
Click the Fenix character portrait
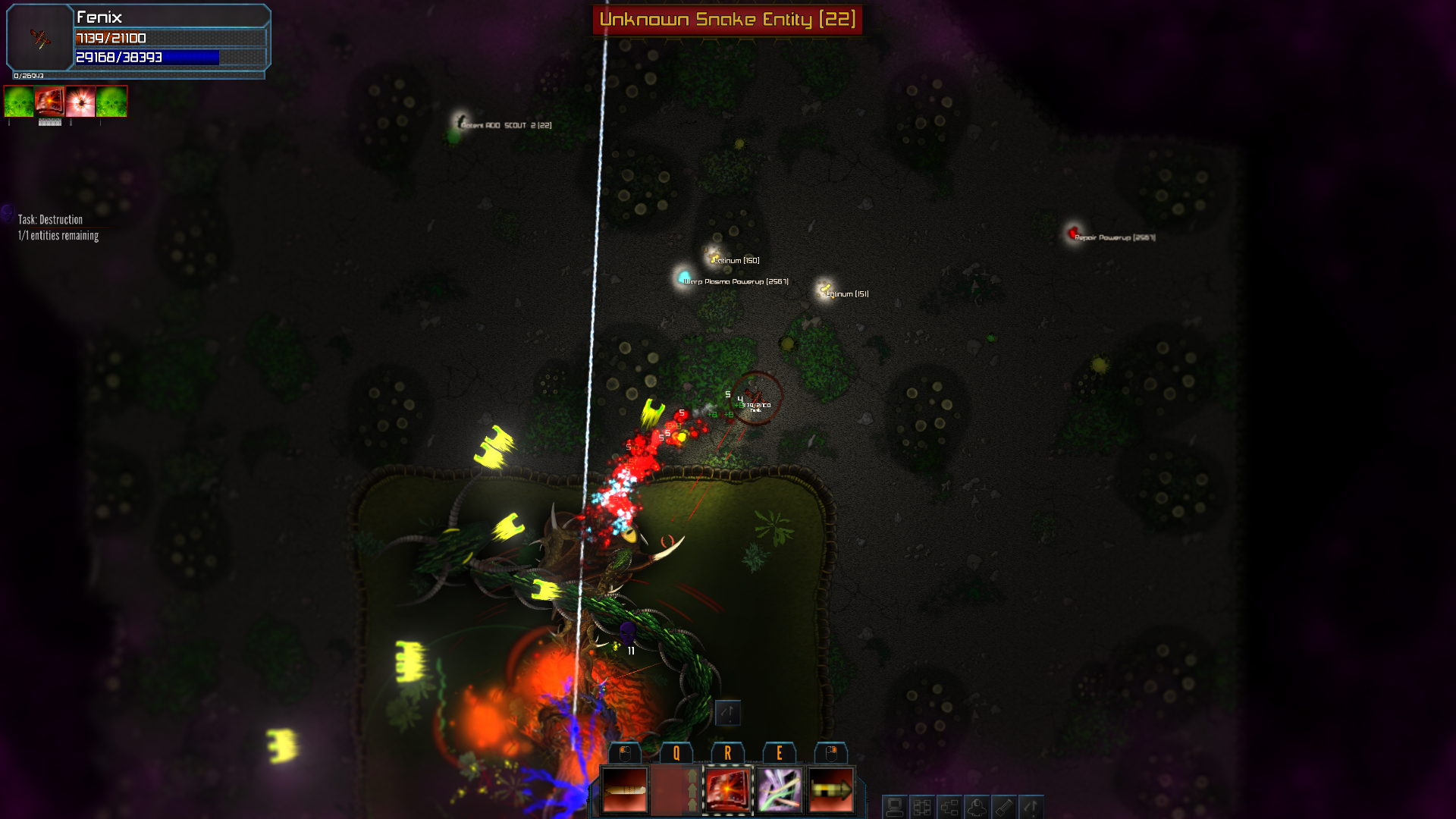pyautogui.click(x=38, y=38)
